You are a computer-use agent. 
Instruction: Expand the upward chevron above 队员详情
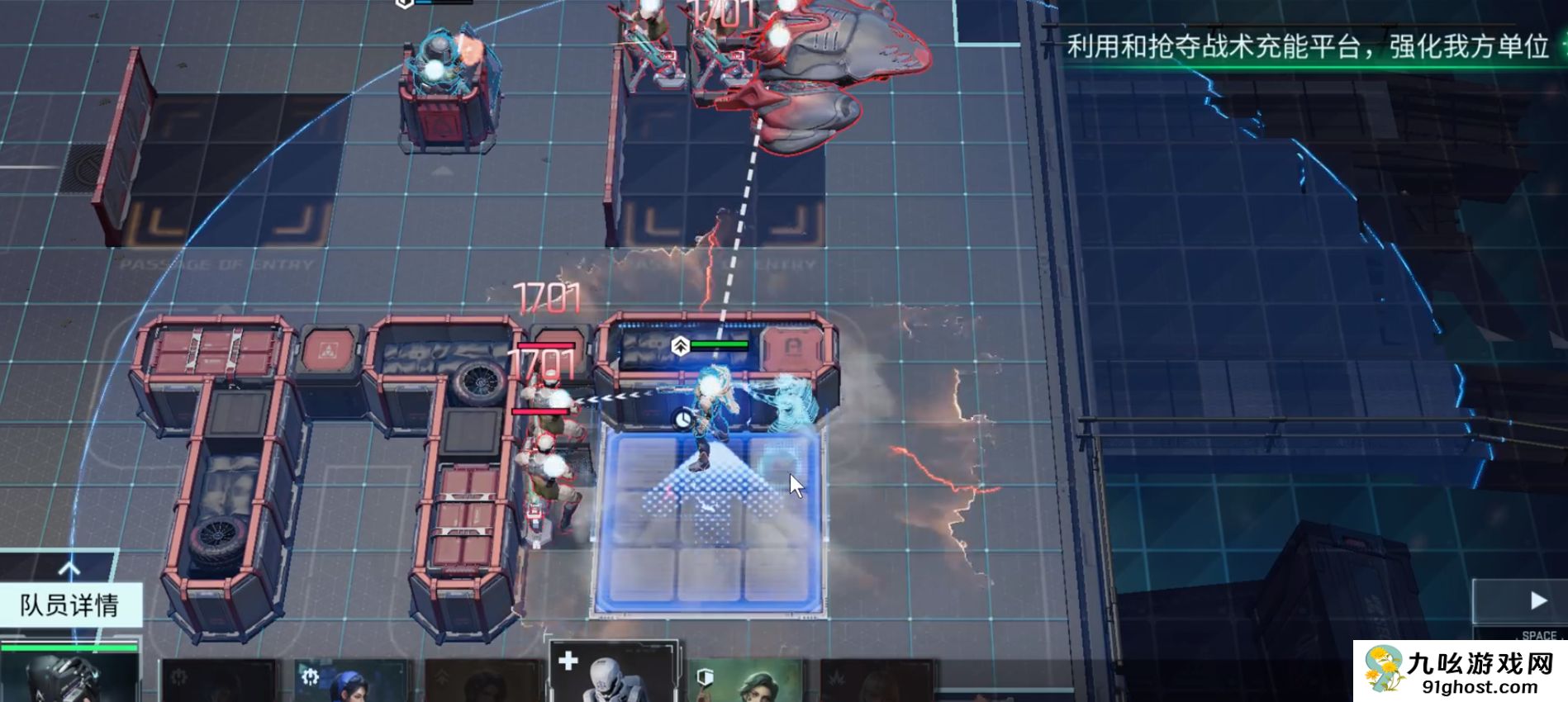tap(69, 569)
